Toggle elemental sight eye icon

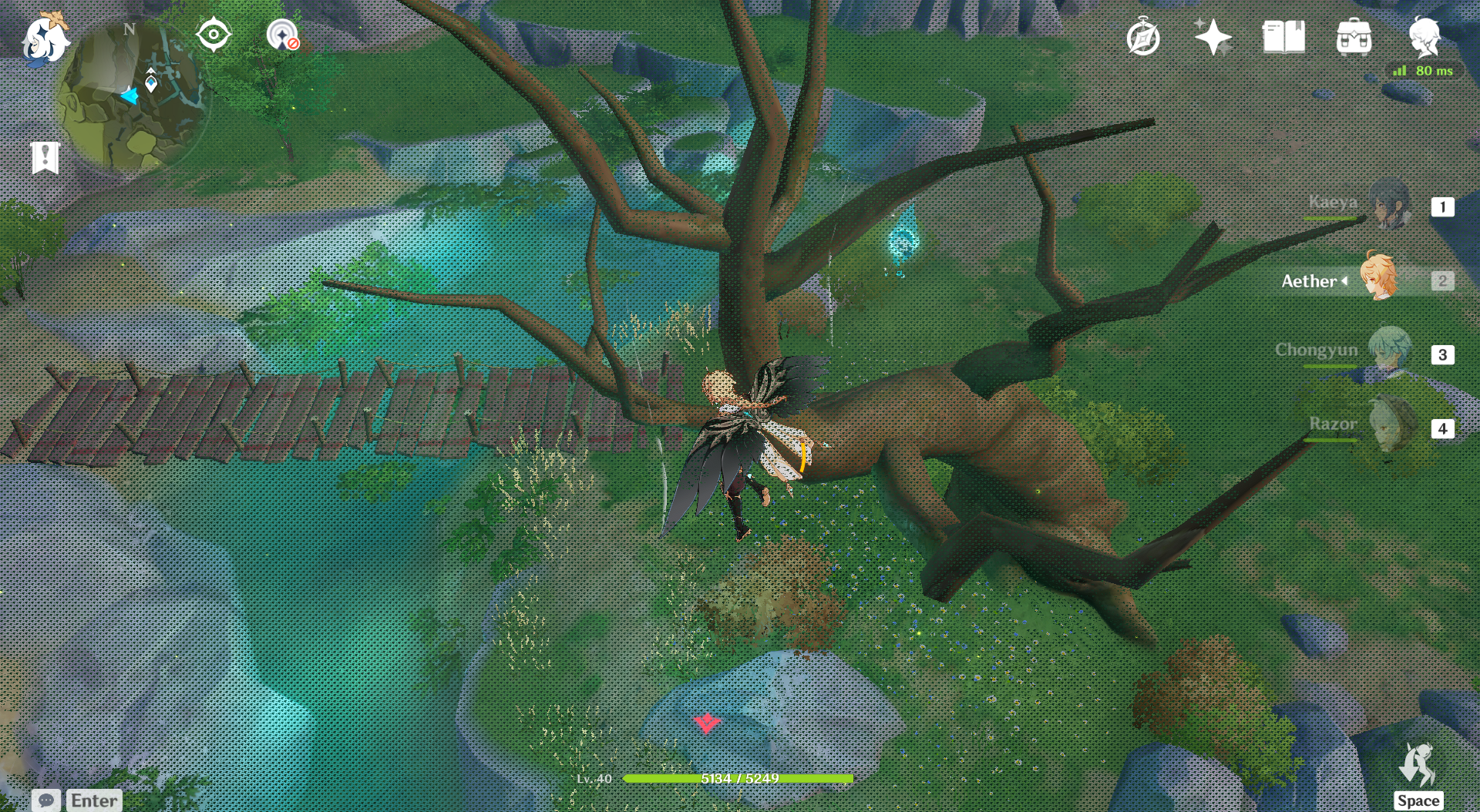click(x=214, y=35)
